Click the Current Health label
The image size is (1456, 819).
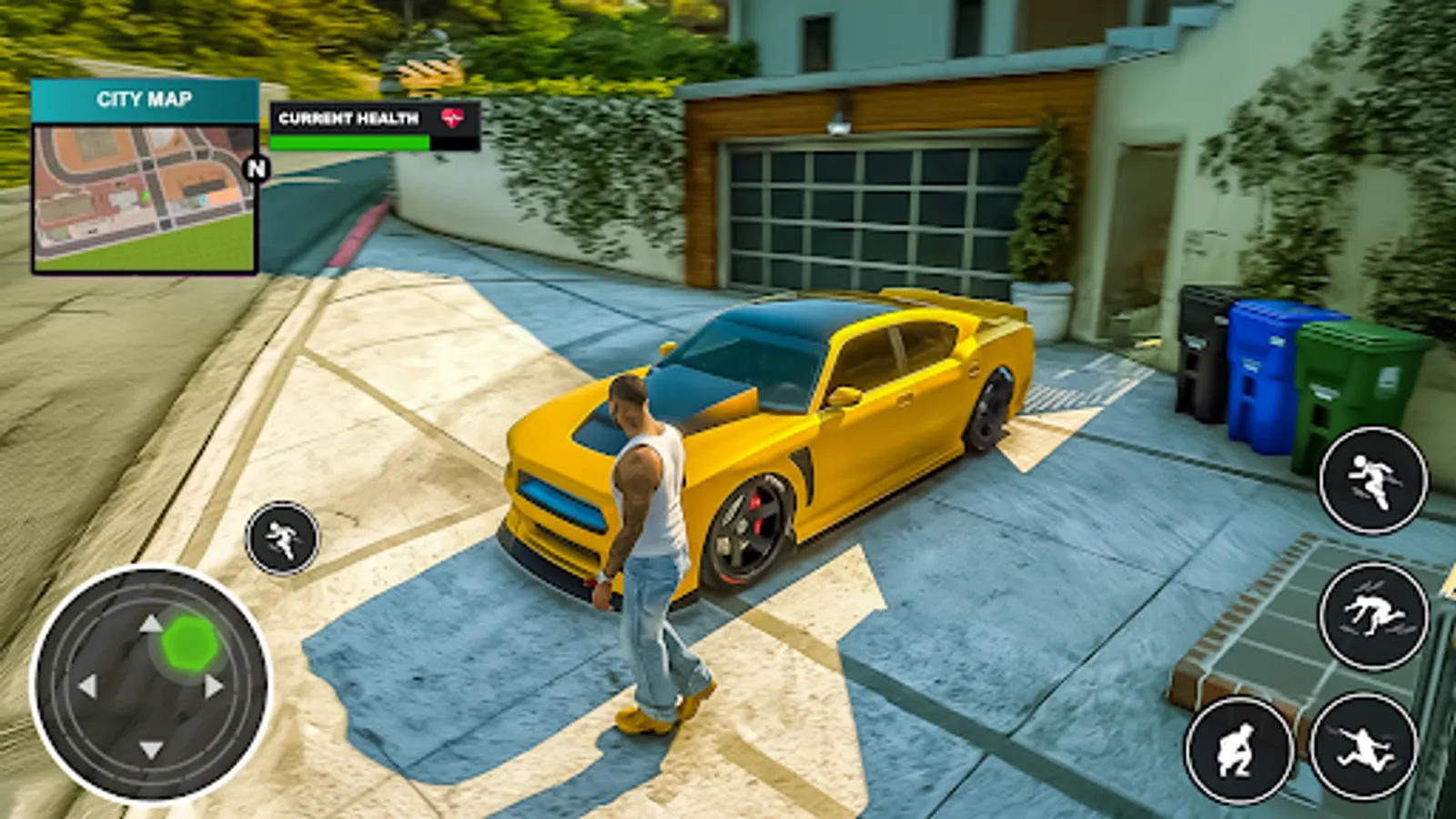(349, 117)
